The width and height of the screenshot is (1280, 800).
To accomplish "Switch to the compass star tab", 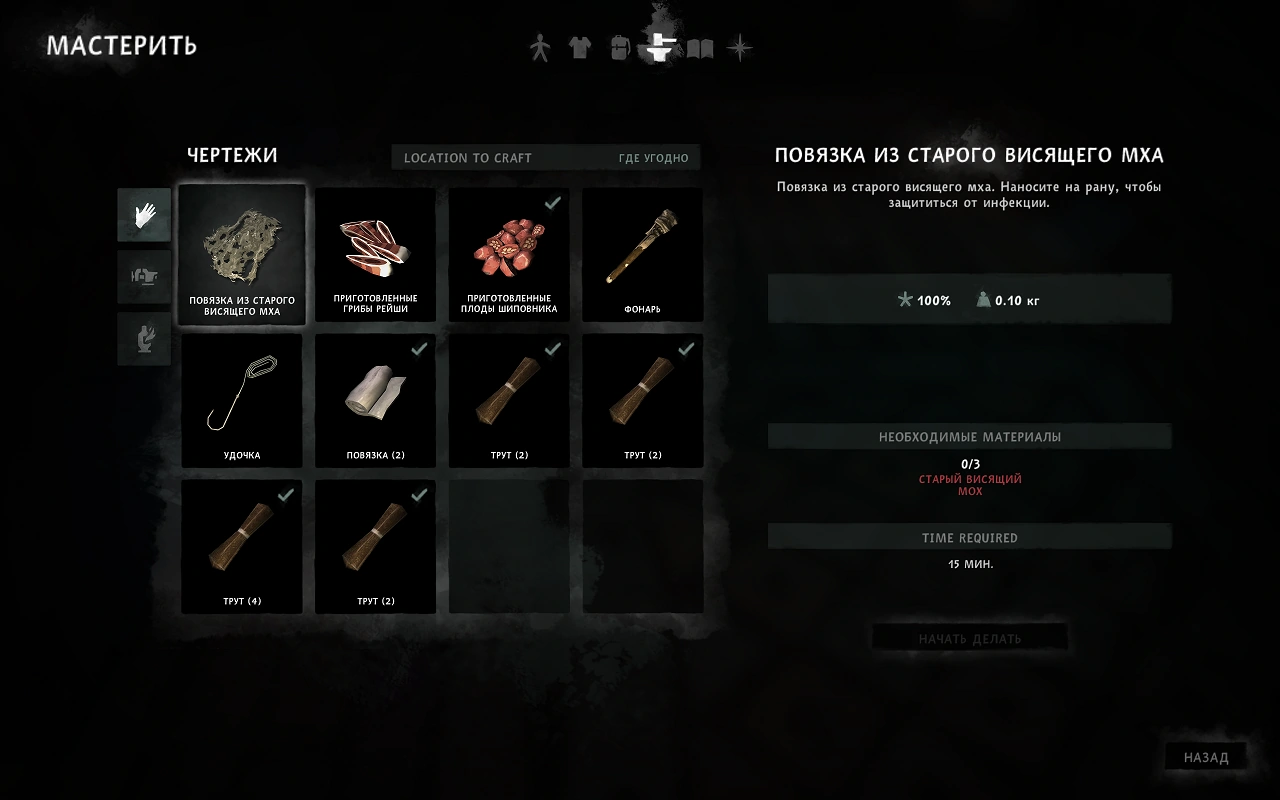I will [x=739, y=48].
